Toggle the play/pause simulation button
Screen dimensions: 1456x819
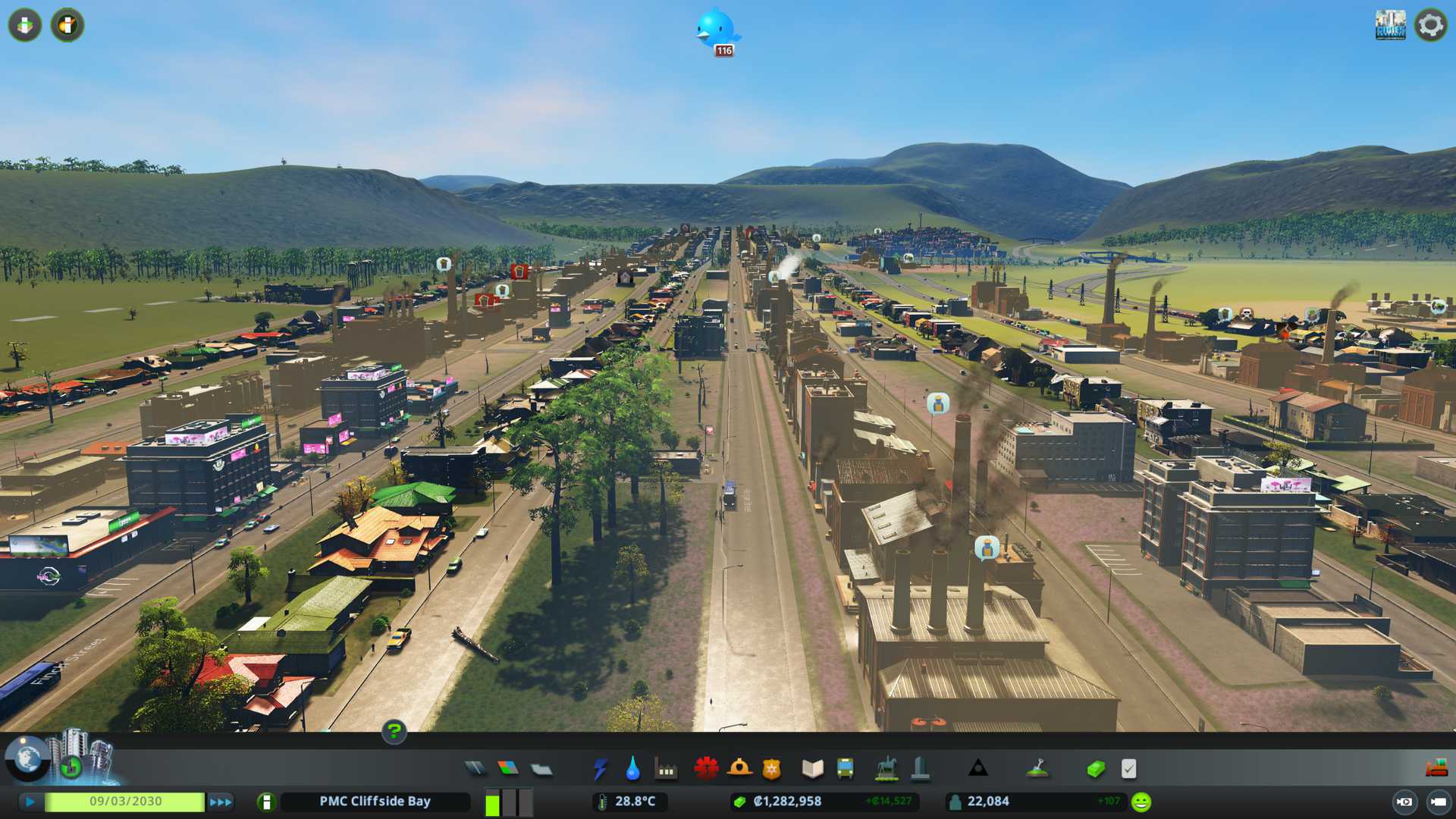[x=30, y=802]
